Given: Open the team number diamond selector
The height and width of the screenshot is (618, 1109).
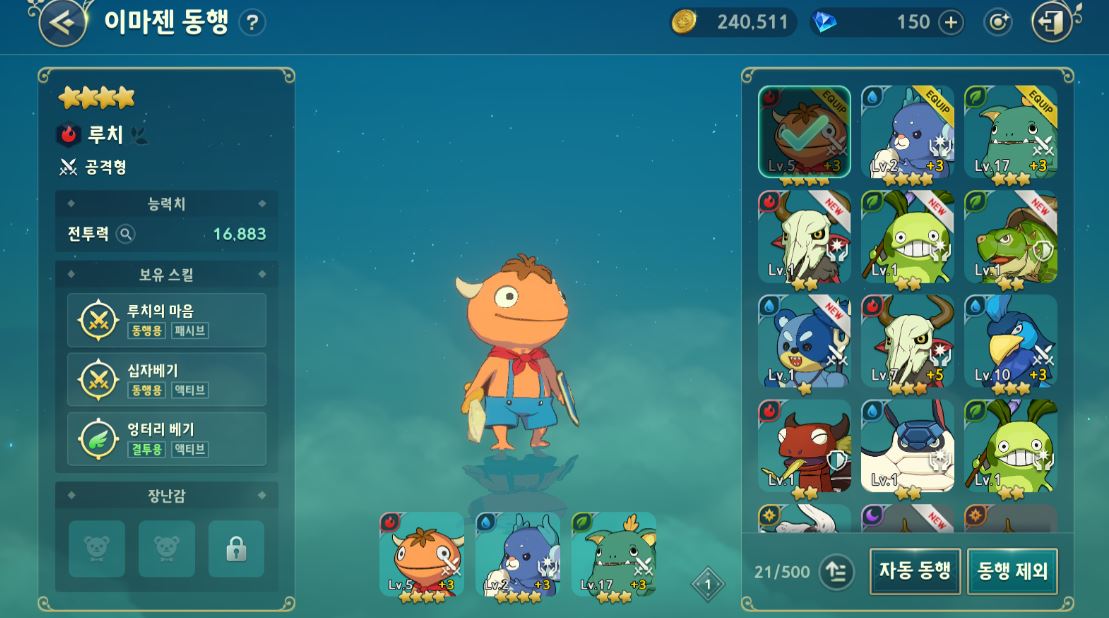Looking at the screenshot, I should (708, 585).
